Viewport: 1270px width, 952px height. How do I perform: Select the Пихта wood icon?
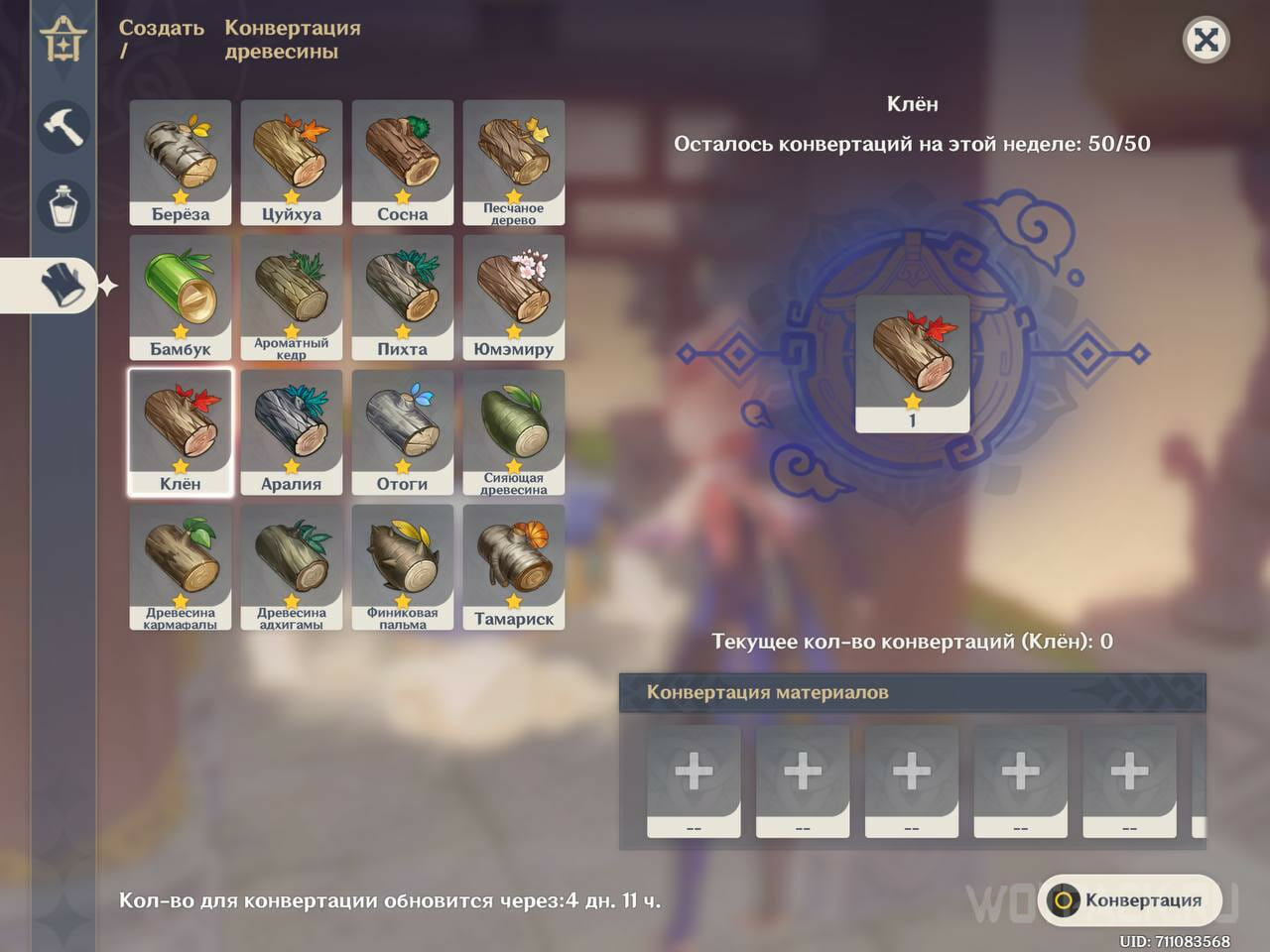(x=402, y=293)
